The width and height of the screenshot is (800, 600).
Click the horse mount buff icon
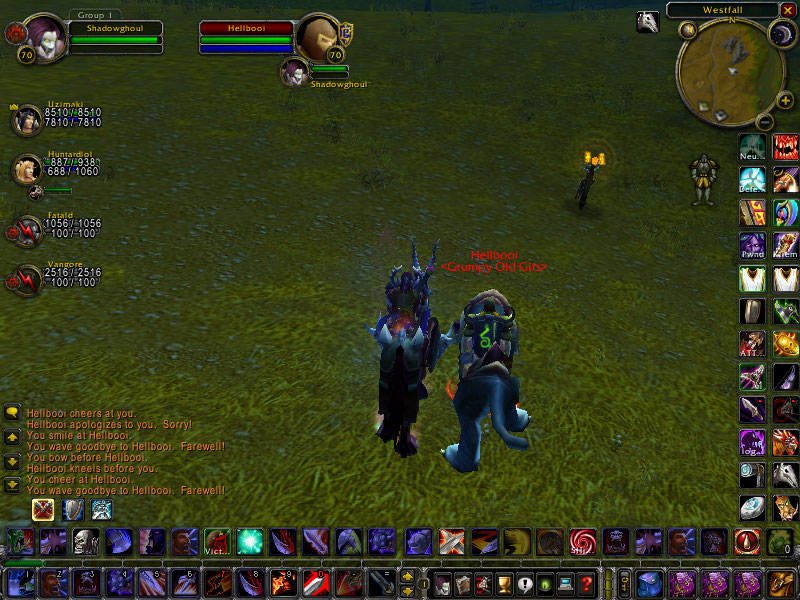pyautogui.click(x=647, y=21)
